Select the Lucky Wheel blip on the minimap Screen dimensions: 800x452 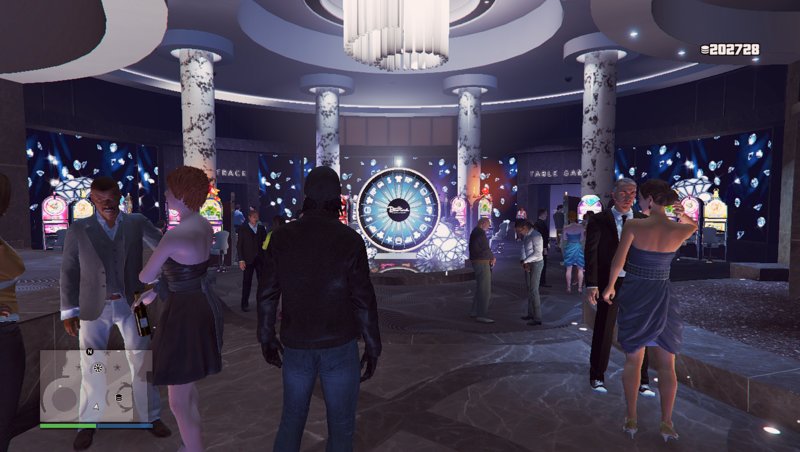98,368
